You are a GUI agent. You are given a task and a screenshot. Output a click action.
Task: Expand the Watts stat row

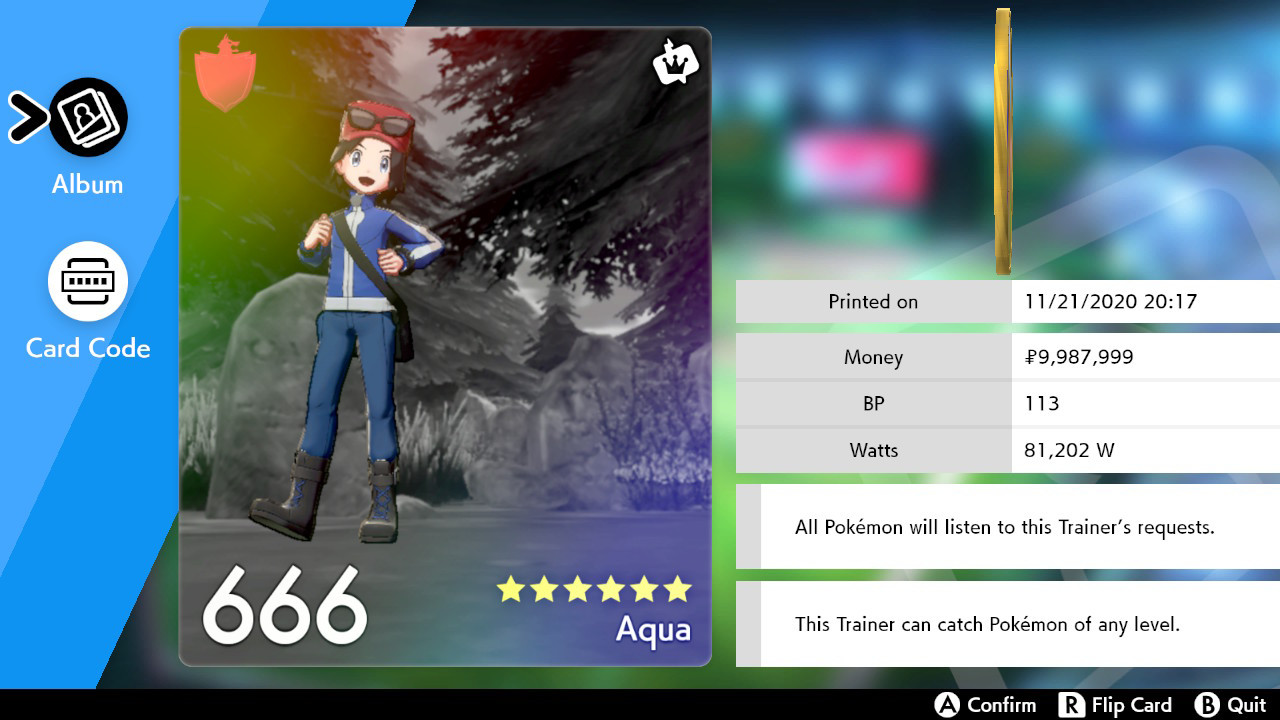coord(872,450)
